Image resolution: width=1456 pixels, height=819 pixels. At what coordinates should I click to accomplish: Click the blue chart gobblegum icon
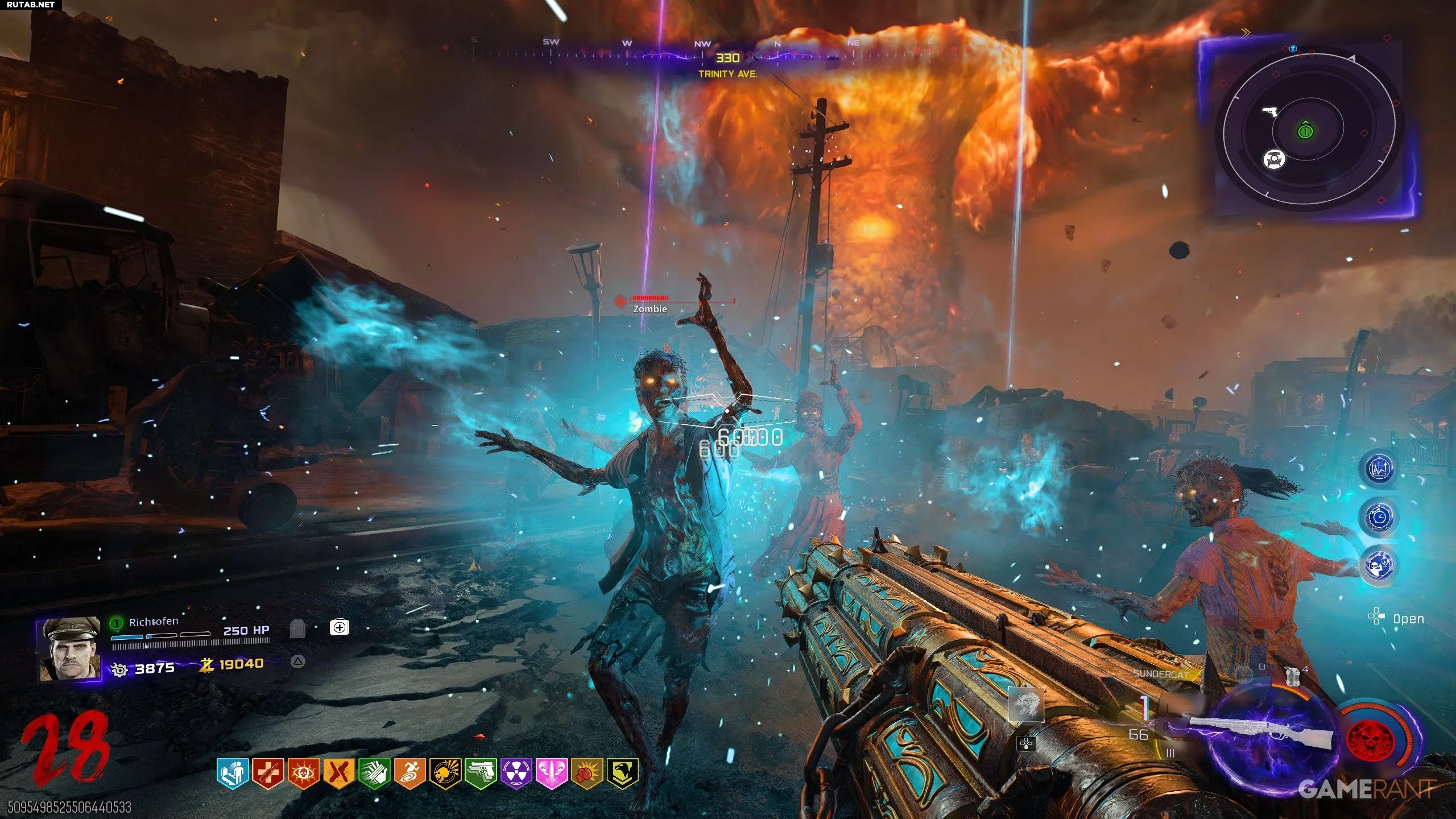click(1379, 469)
